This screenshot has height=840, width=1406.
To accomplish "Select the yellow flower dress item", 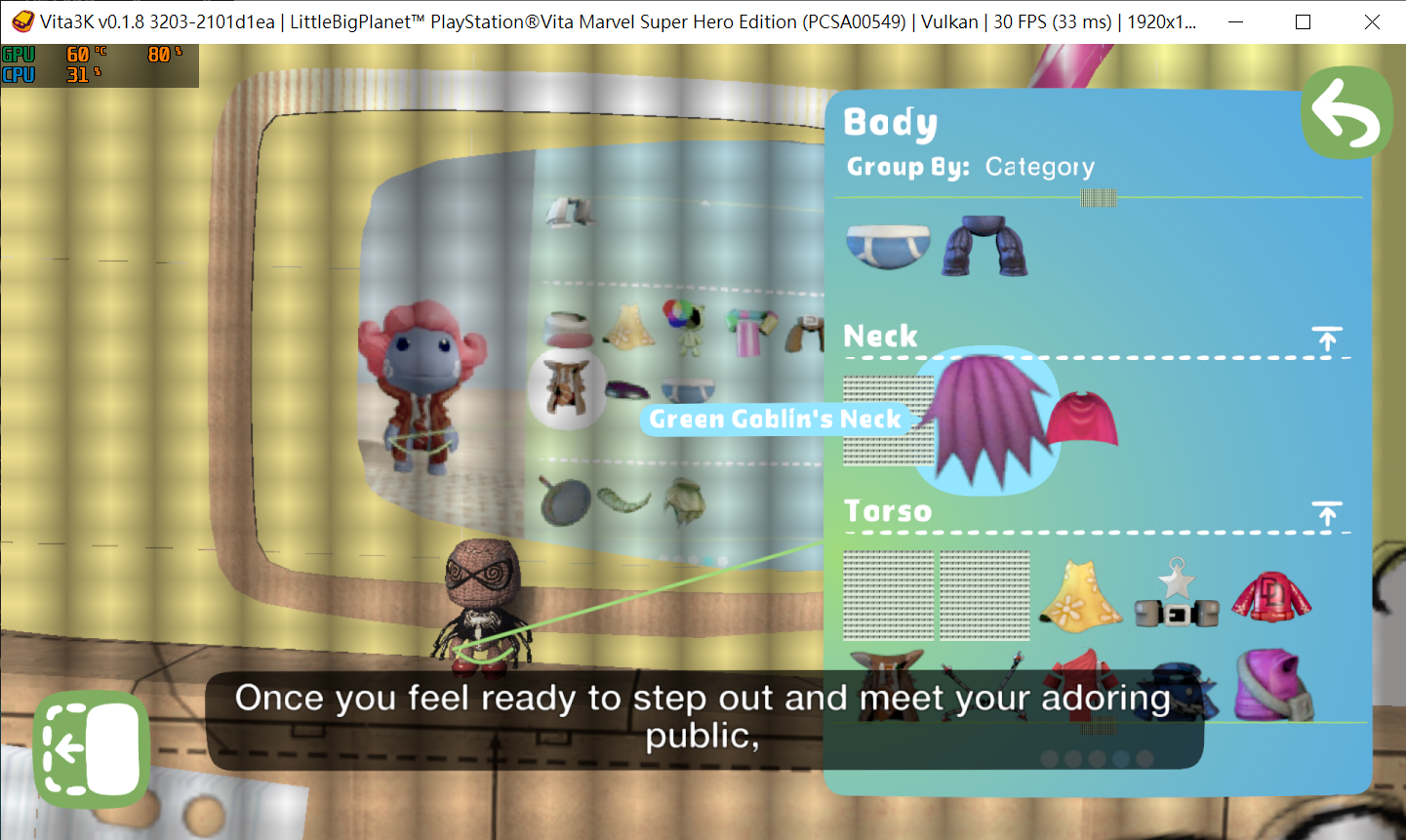I will tap(1080, 595).
